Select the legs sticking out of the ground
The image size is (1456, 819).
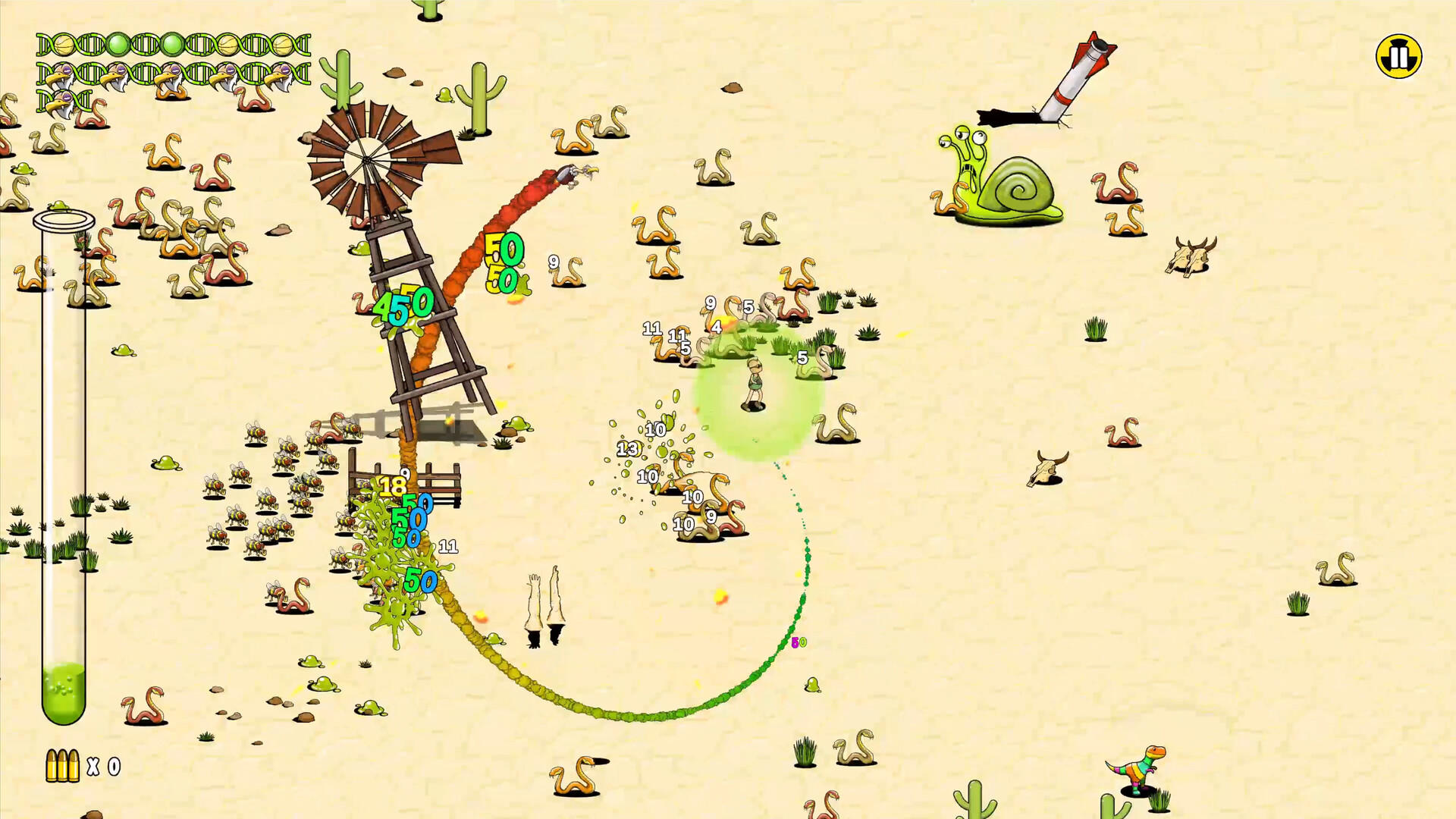pos(544,607)
